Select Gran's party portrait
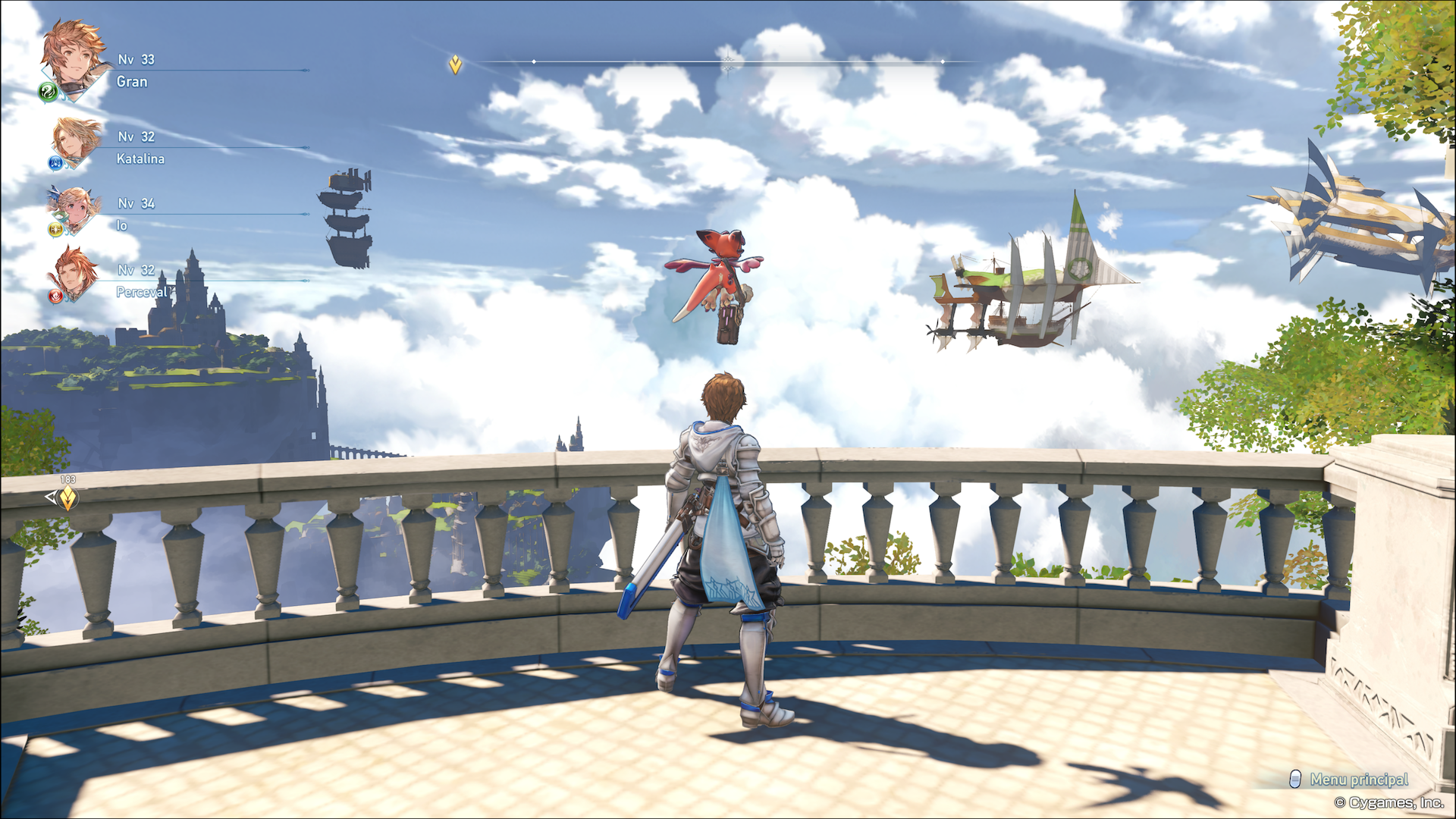Viewport: 1456px width, 819px height. point(73,58)
